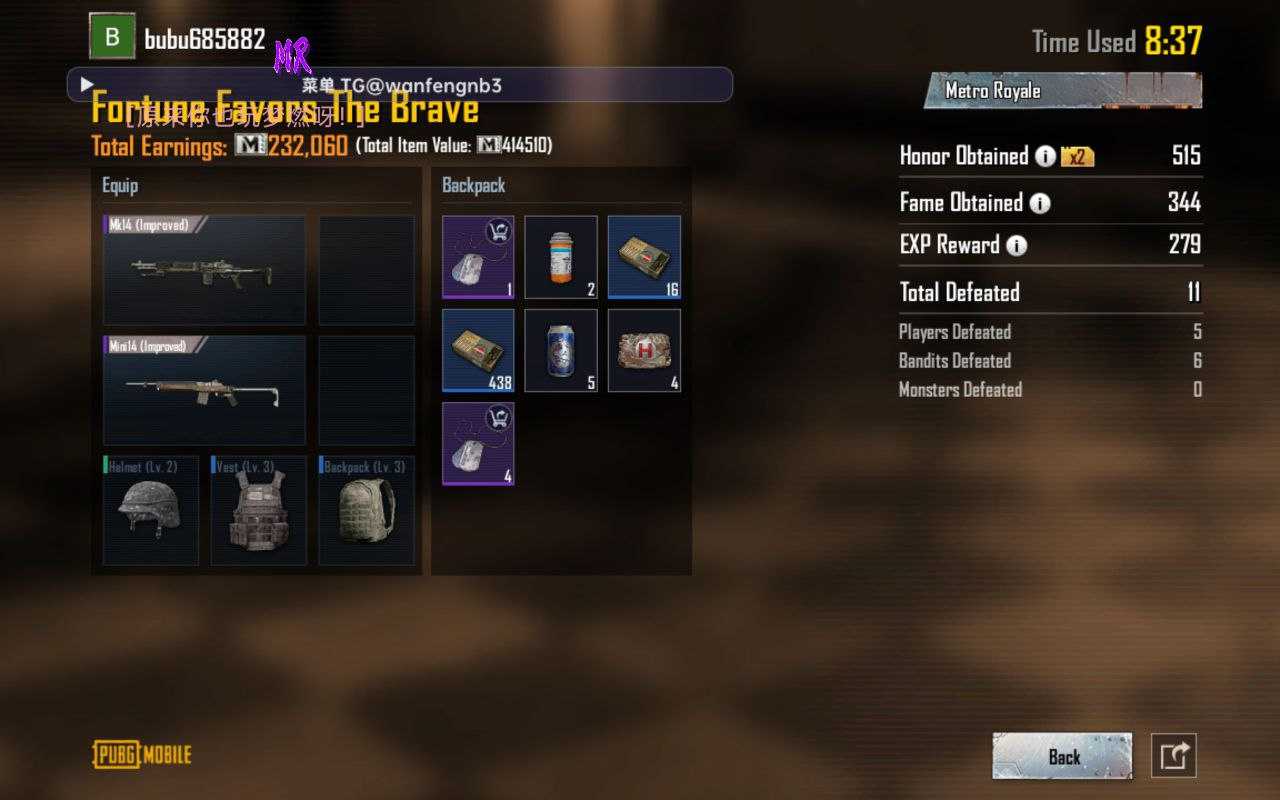
Task: Open bubu685882's player avatar
Action: coord(112,37)
